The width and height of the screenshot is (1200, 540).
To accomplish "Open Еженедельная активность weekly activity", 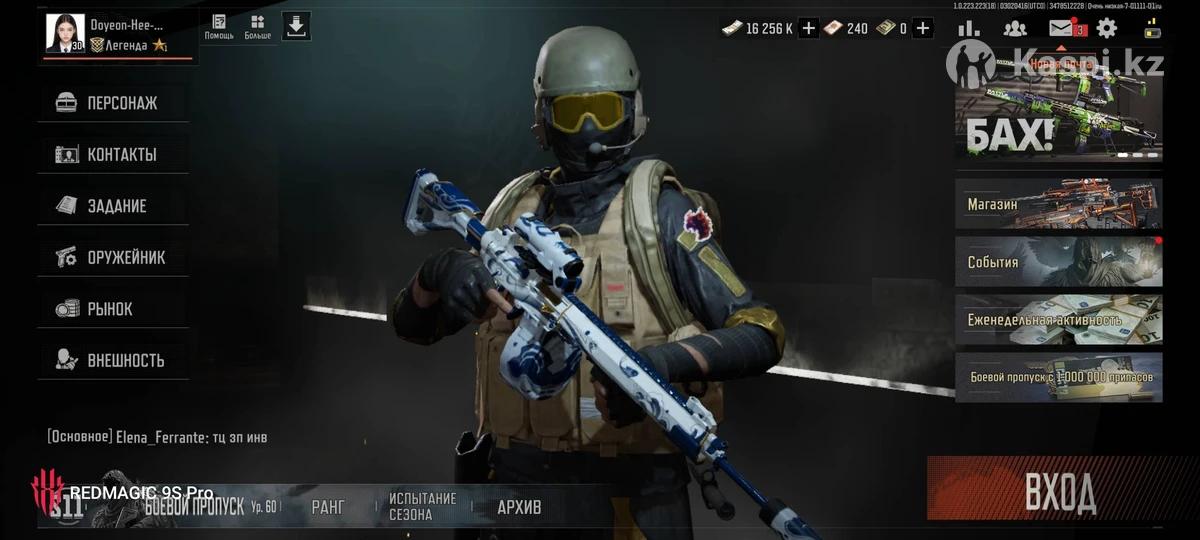I will tap(1058, 320).
